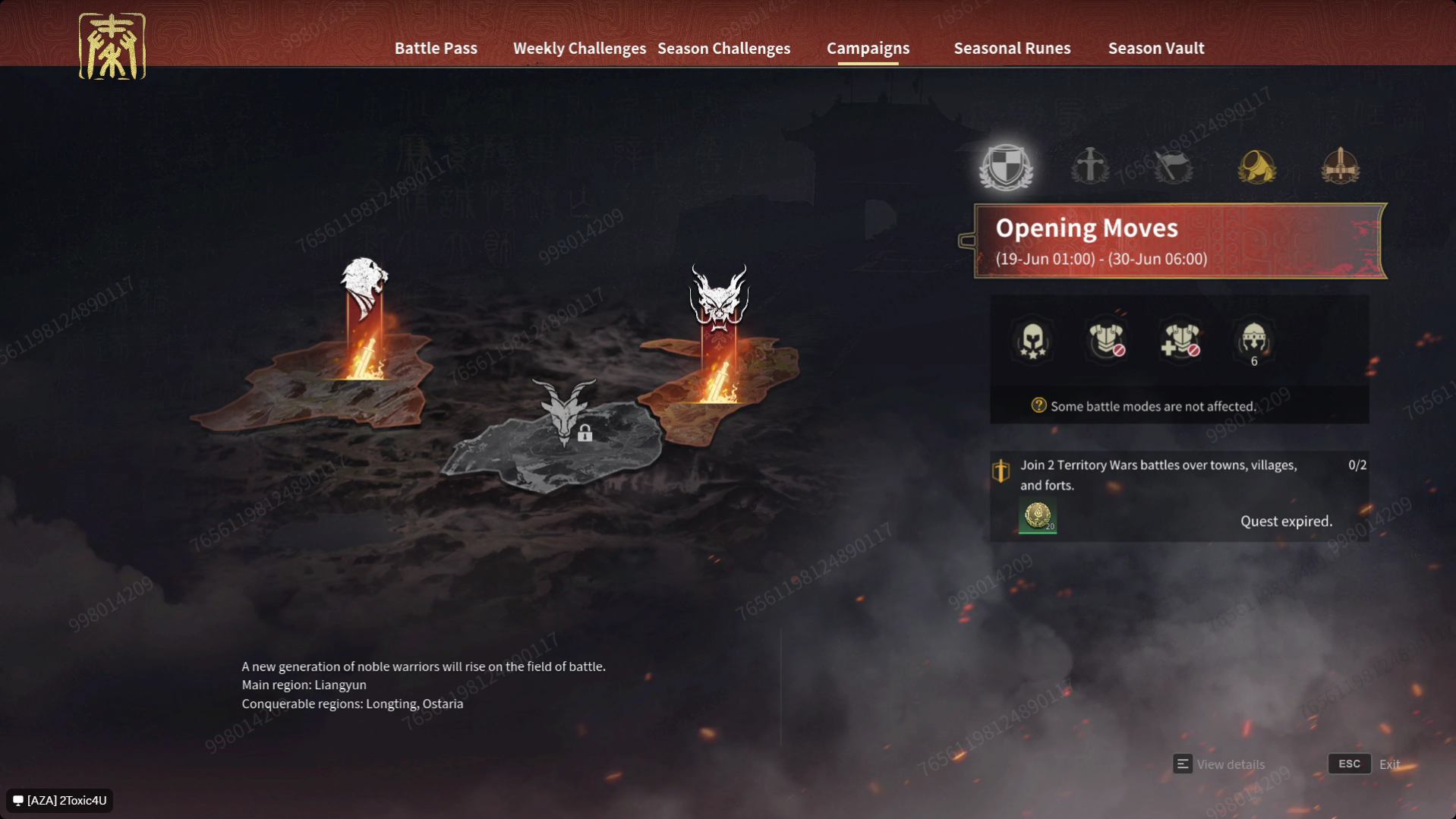
Task: Open View details
Action: pyautogui.click(x=1219, y=764)
